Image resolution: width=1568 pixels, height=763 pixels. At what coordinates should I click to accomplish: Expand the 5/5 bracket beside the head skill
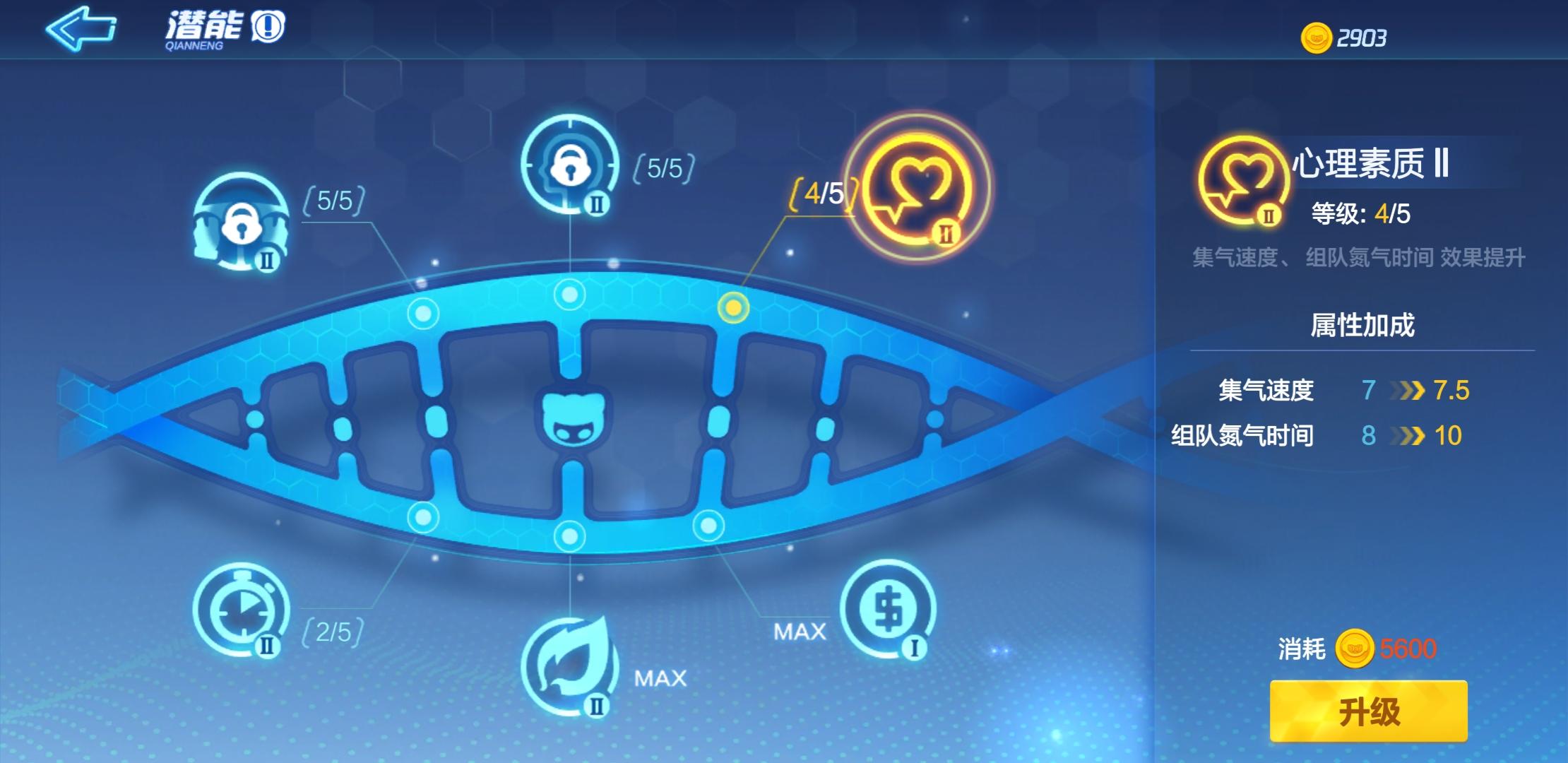pyautogui.click(x=663, y=170)
